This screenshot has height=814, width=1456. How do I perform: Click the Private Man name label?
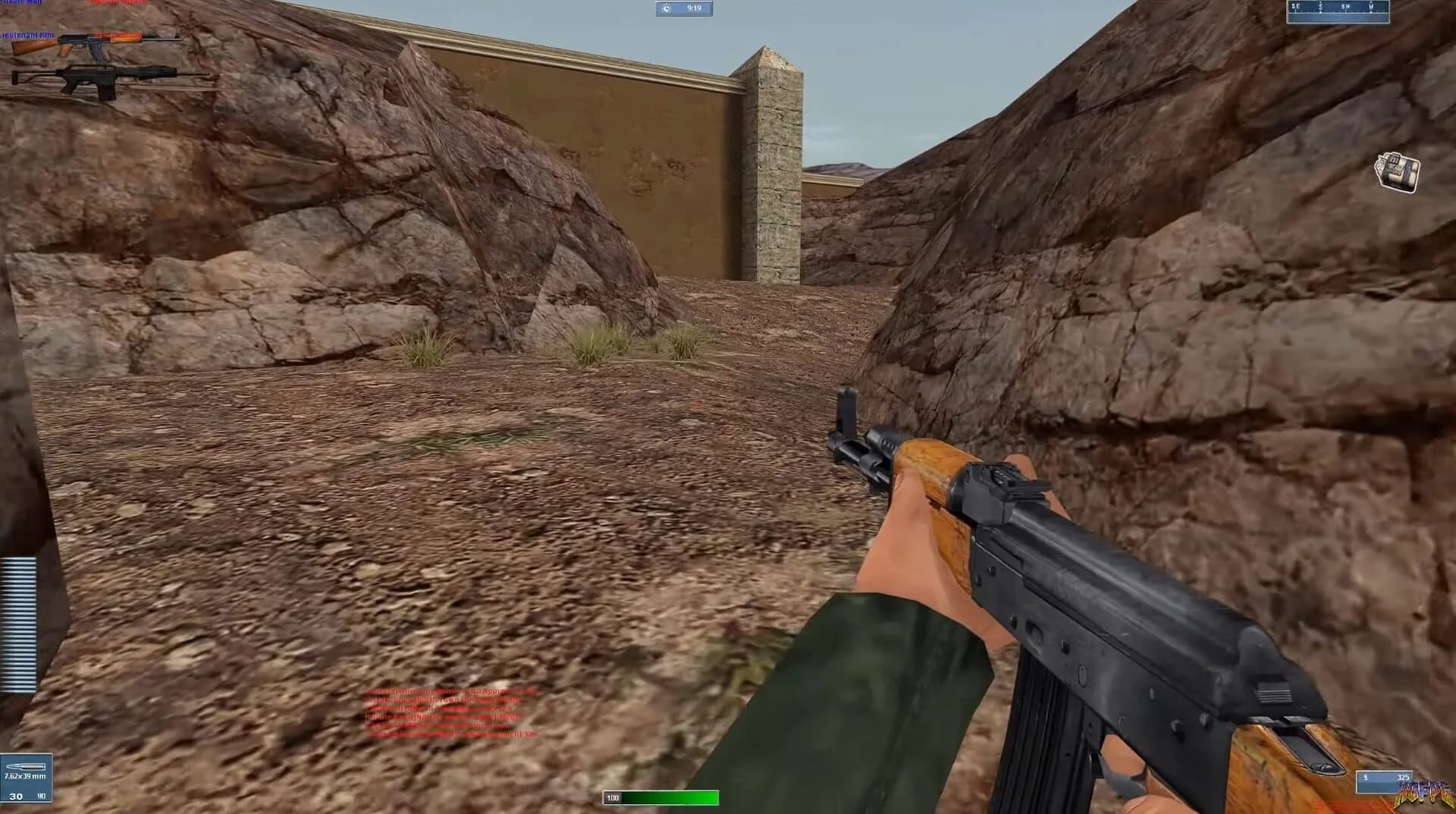coord(23,2)
